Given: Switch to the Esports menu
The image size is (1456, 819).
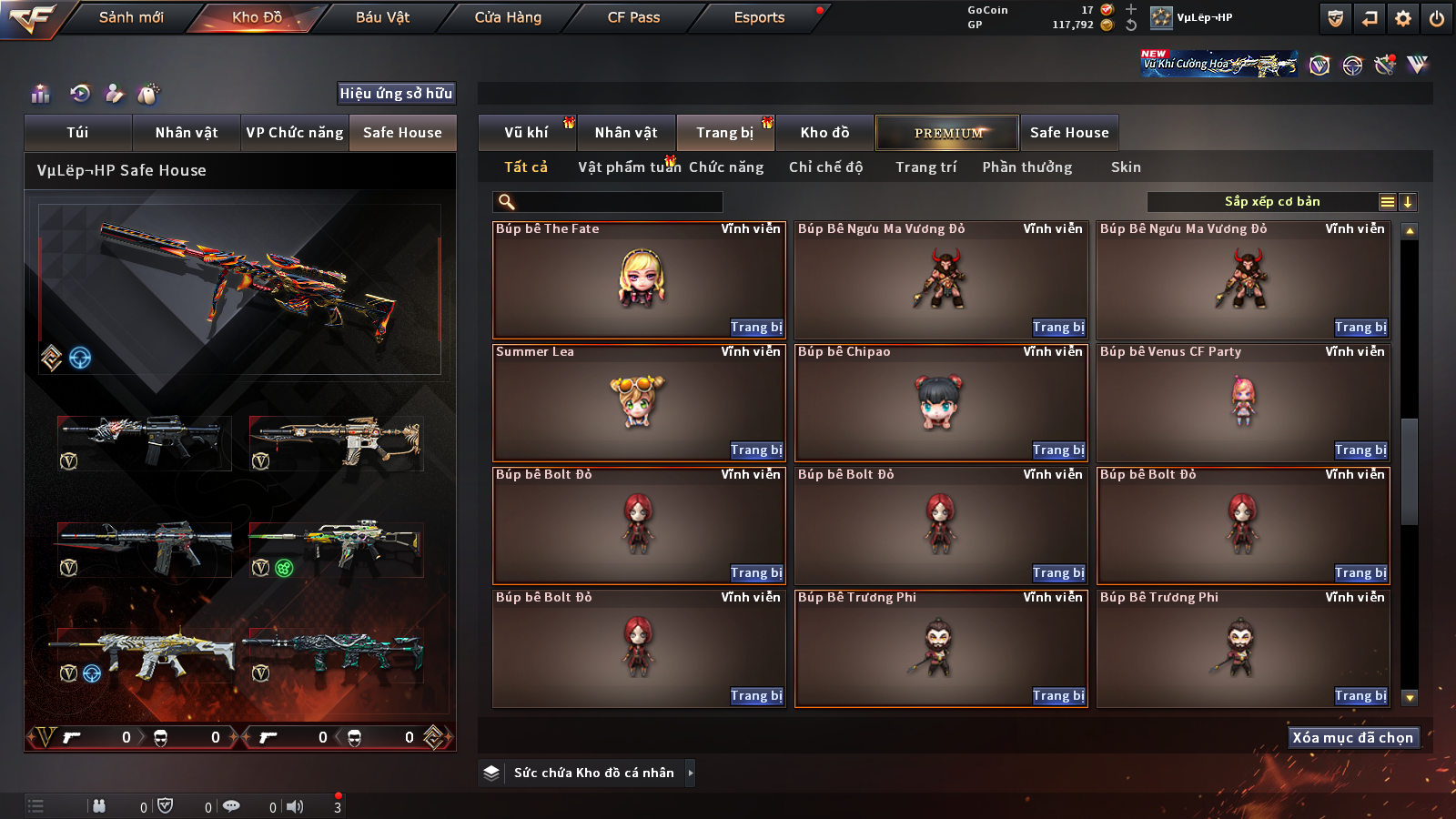Looking at the screenshot, I should coord(759,17).
